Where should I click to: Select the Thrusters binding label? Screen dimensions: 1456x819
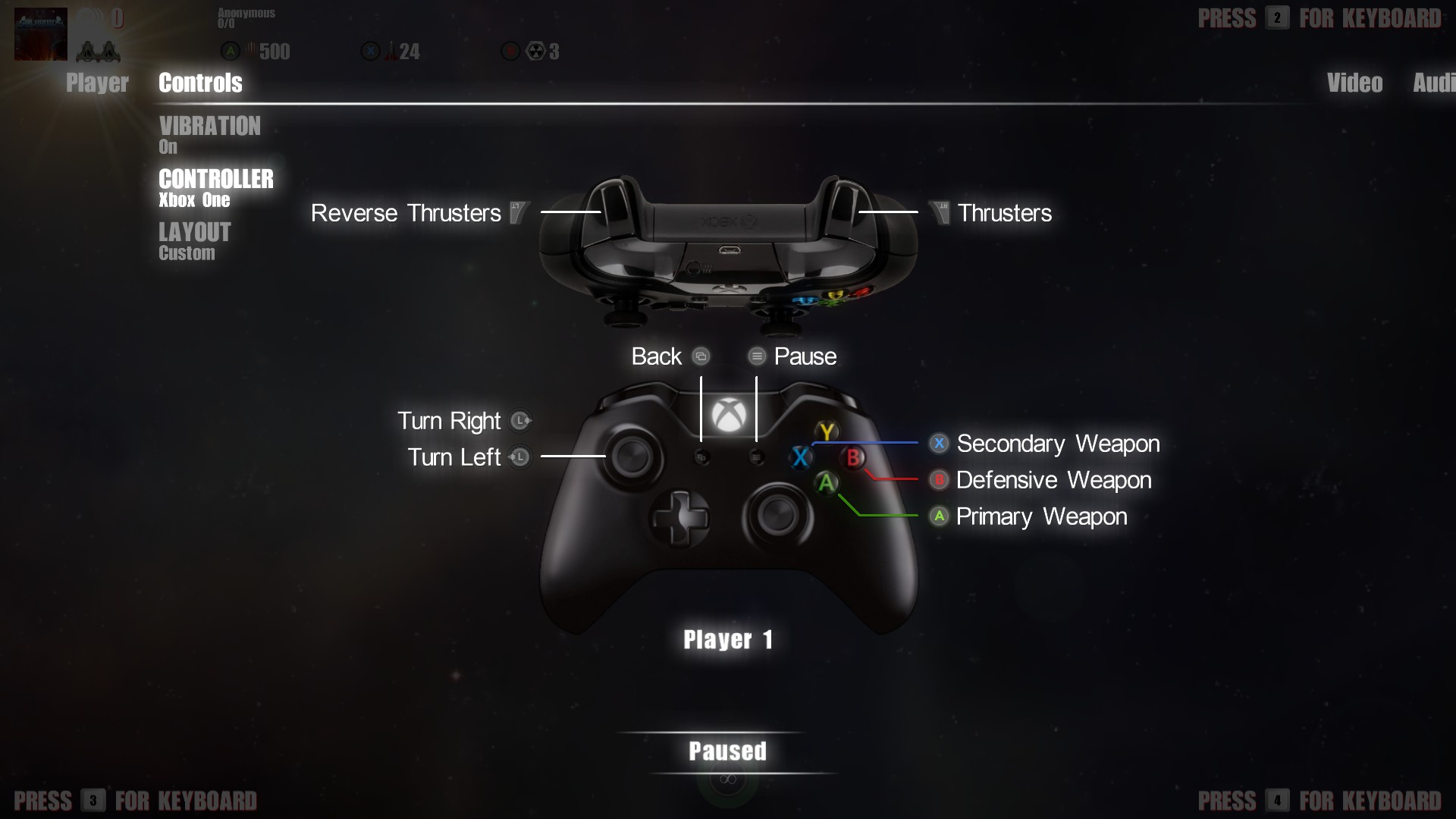1004,213
